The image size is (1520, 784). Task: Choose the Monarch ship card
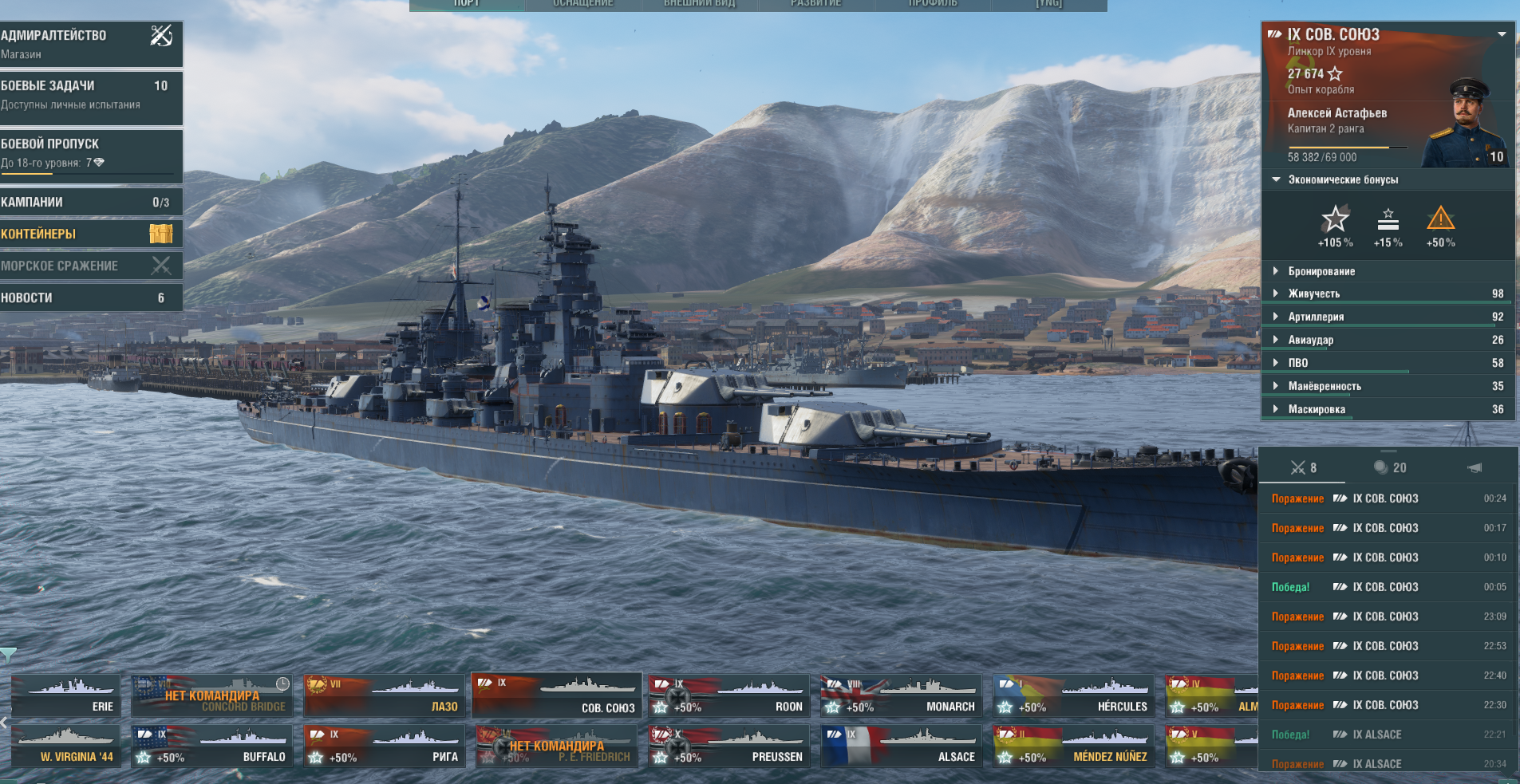(901, 695)
